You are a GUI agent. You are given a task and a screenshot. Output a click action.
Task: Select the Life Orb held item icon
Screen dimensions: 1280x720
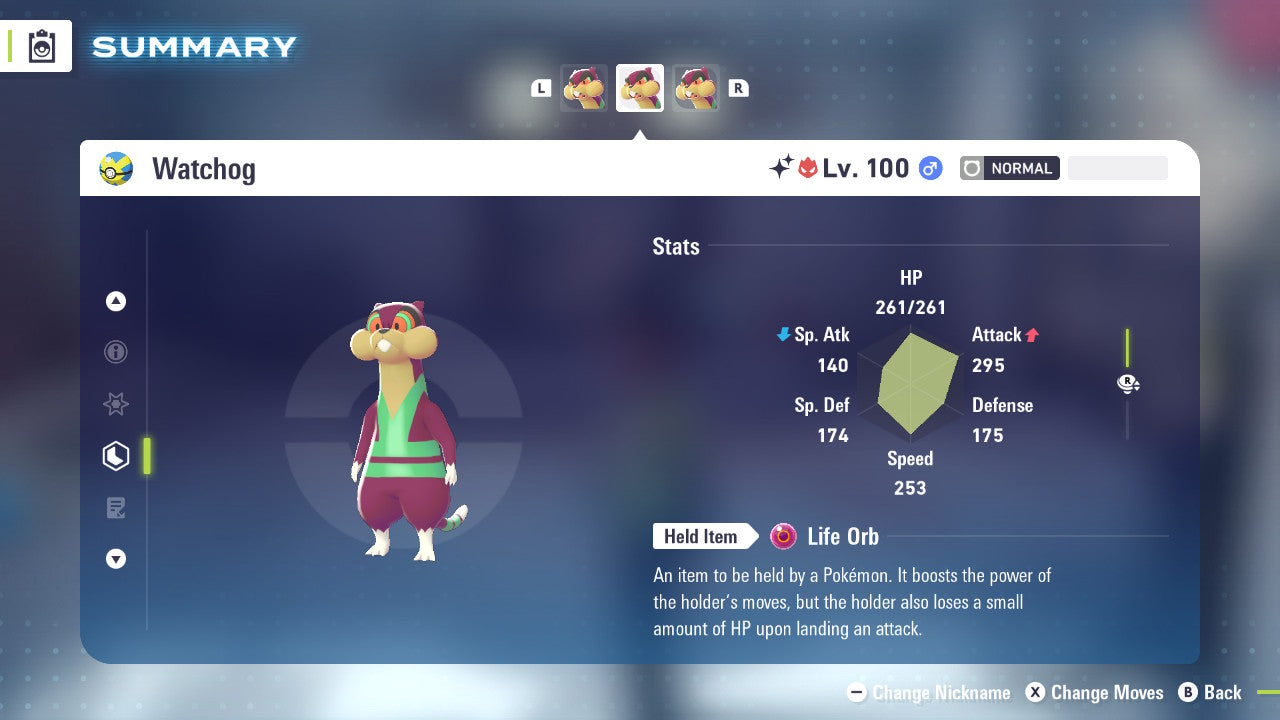tap(784, 537)
